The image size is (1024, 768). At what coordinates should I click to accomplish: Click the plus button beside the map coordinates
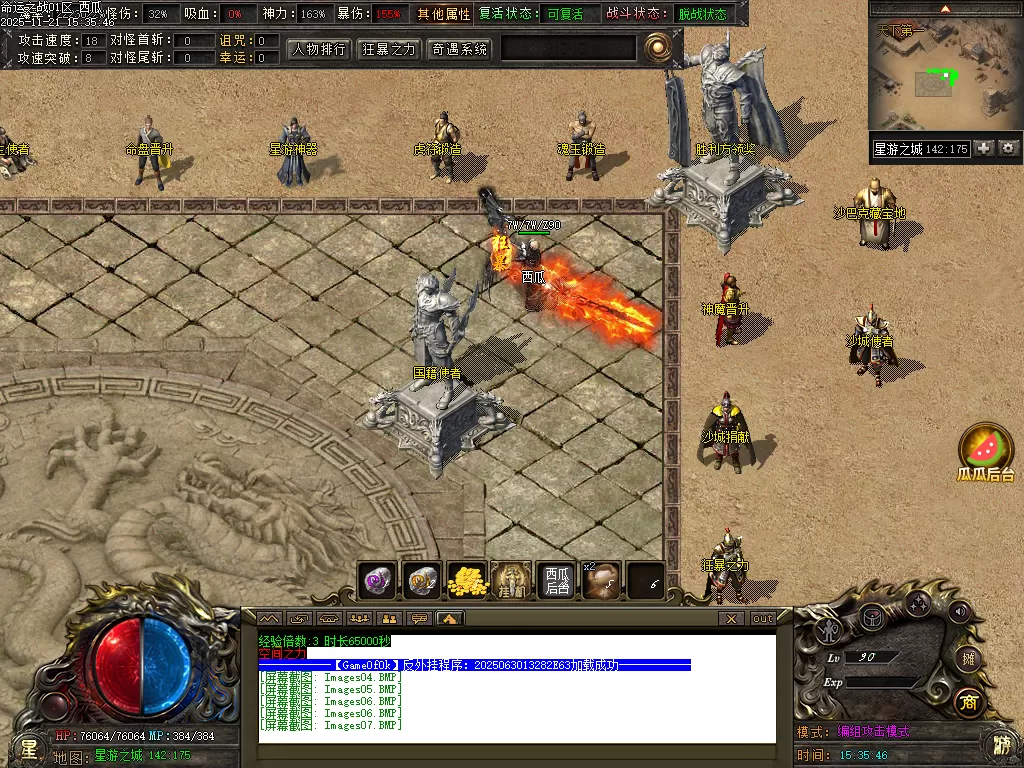[x=984, y=148]
